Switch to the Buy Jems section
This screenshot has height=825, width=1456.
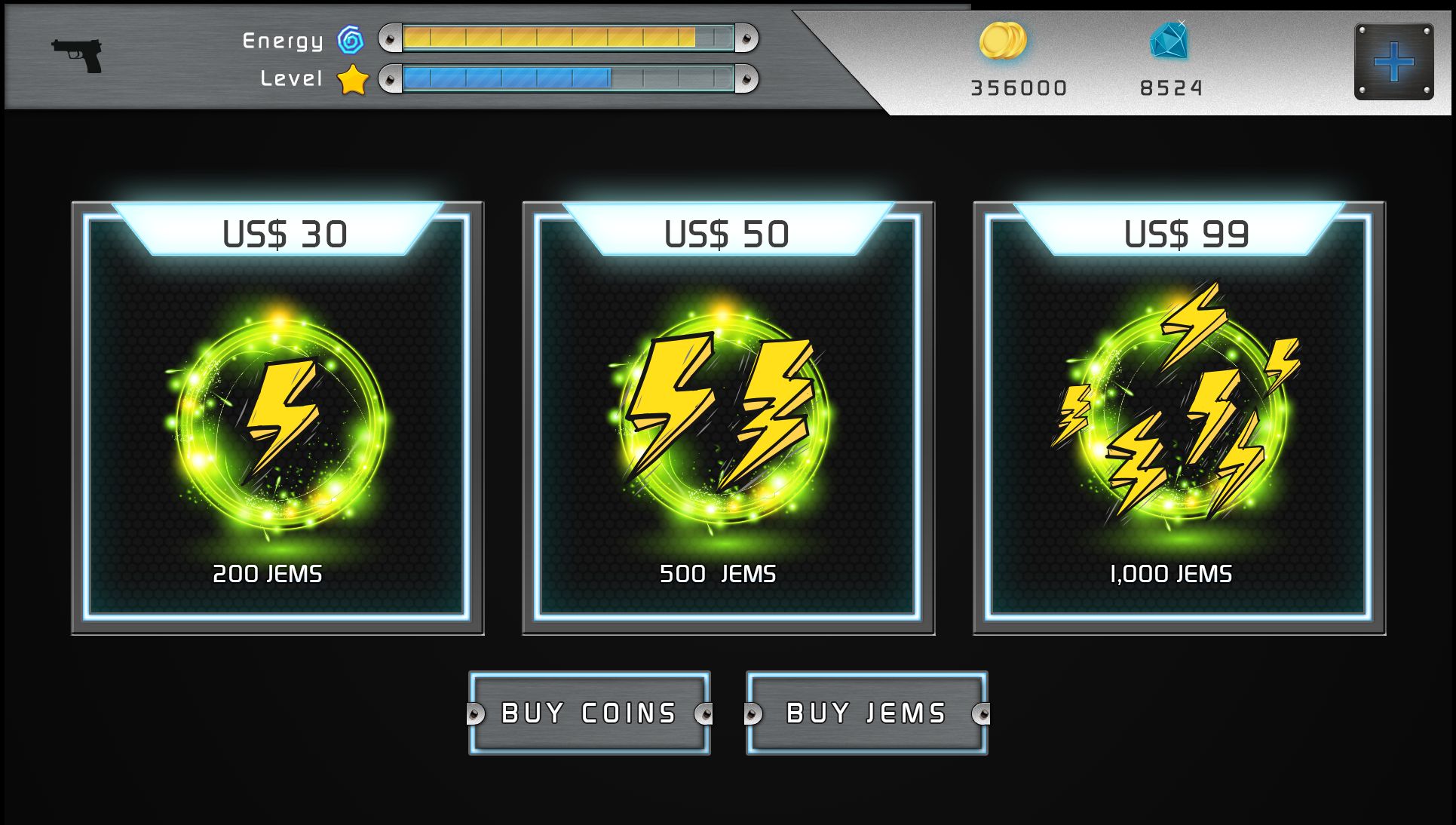point(866,713)
